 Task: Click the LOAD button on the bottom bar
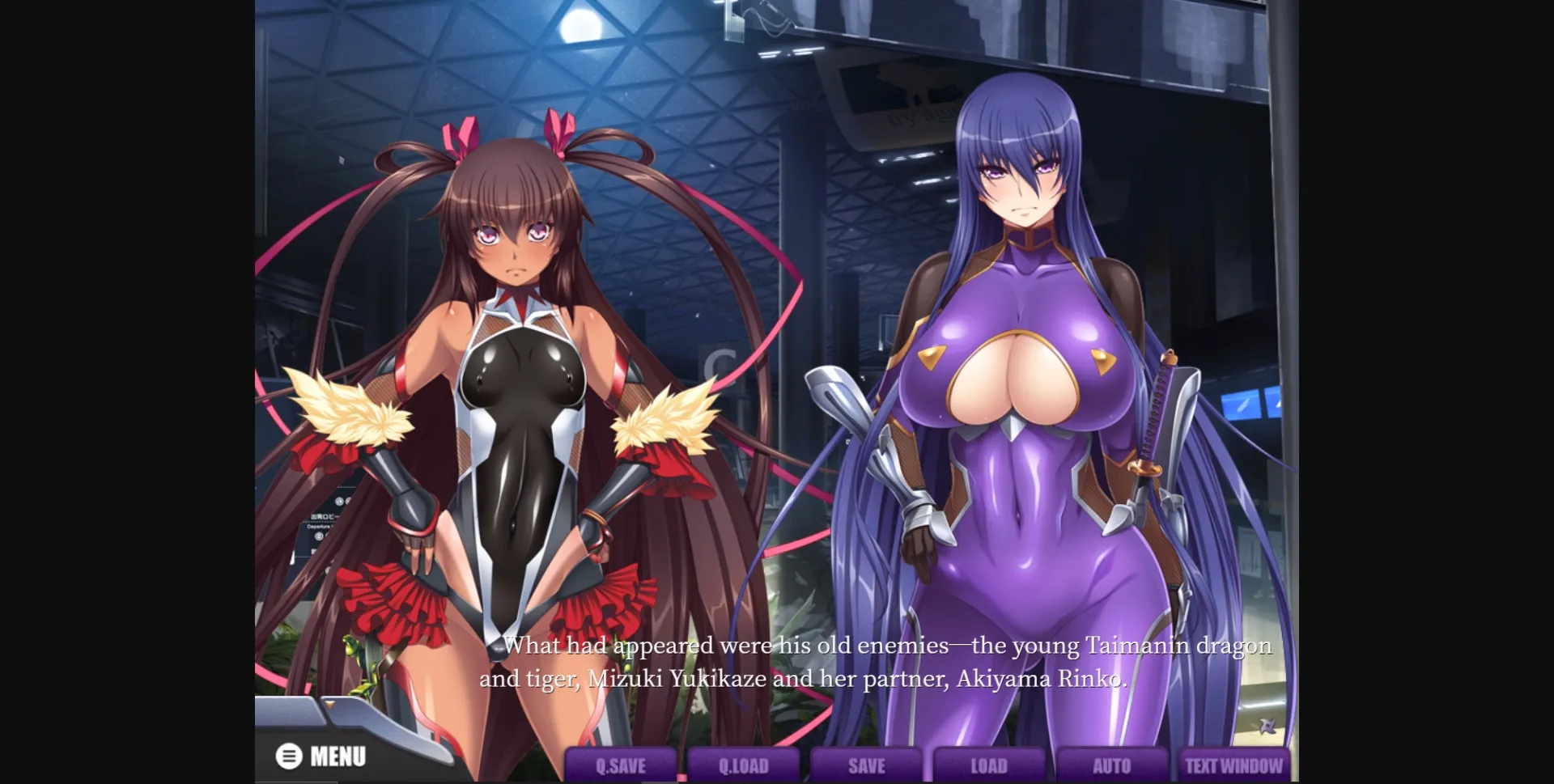pyautogui.click(x=990, y=764)
